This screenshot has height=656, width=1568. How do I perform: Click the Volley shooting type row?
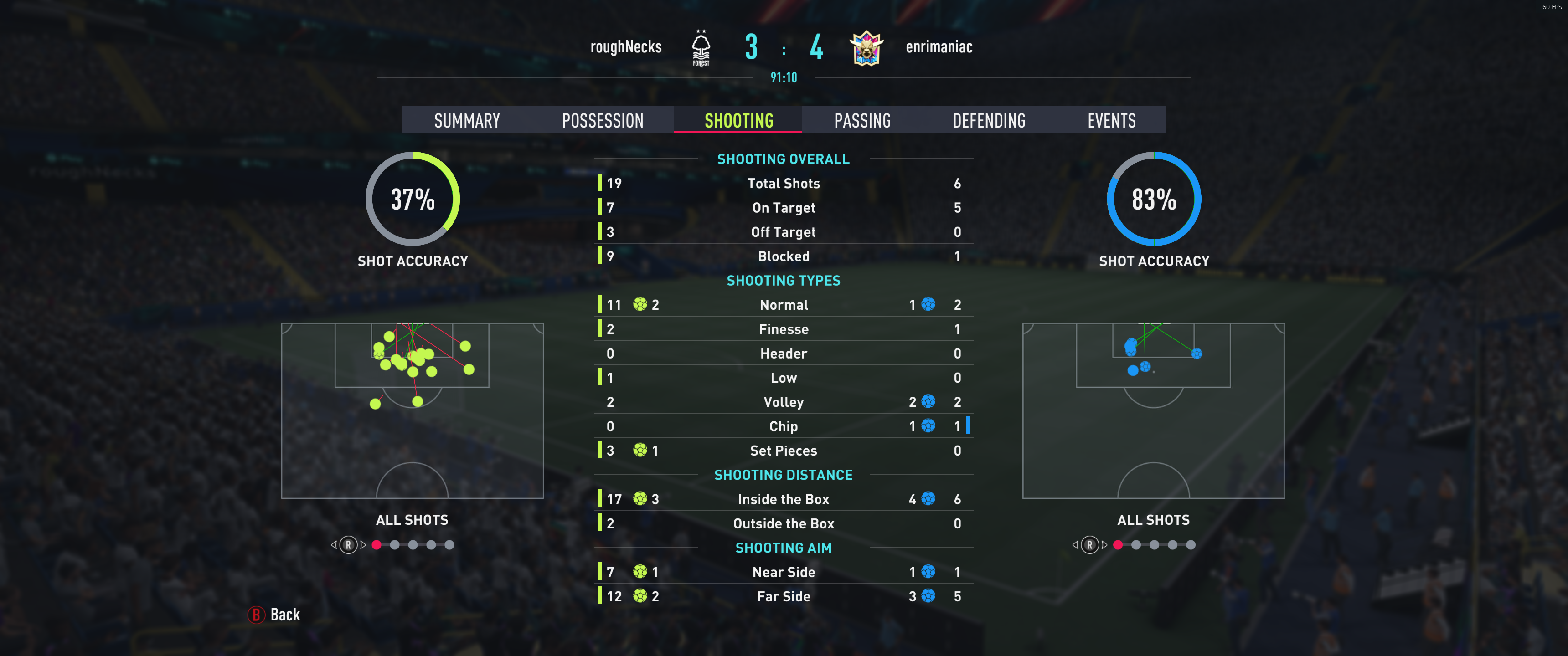pyautogui.click(x=784, y=402)
